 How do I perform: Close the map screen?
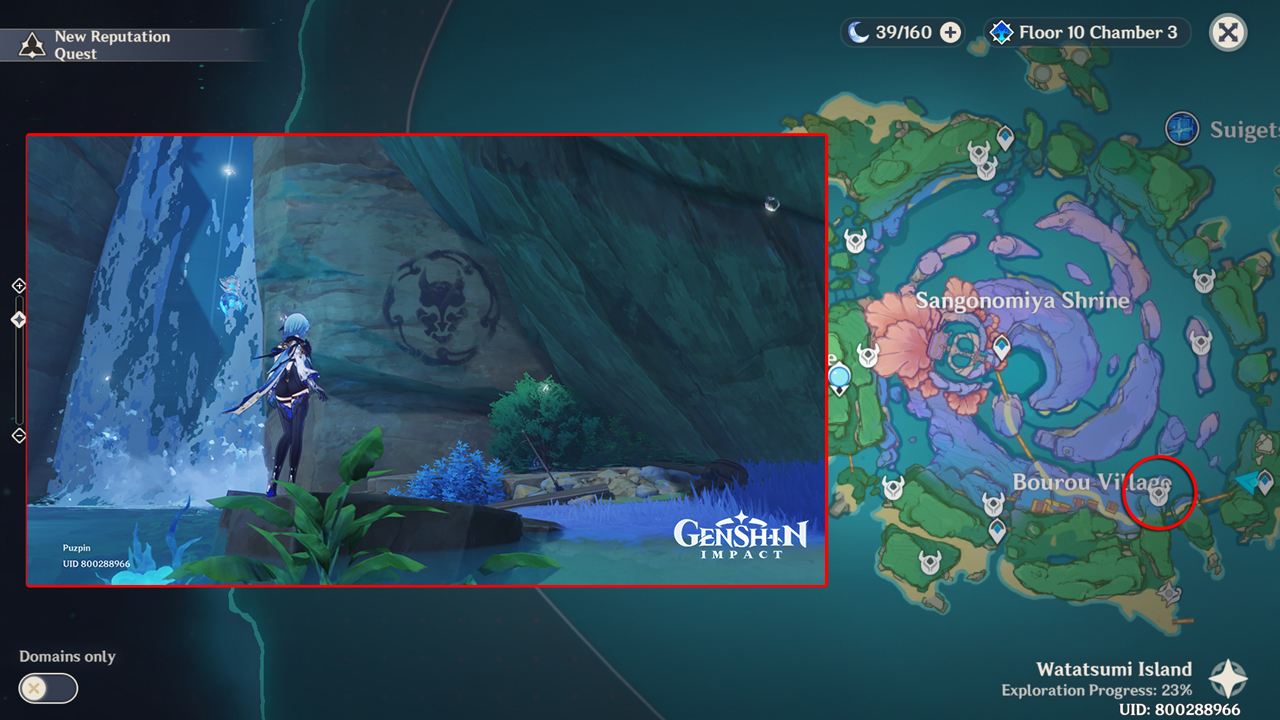pos(1227,32)
